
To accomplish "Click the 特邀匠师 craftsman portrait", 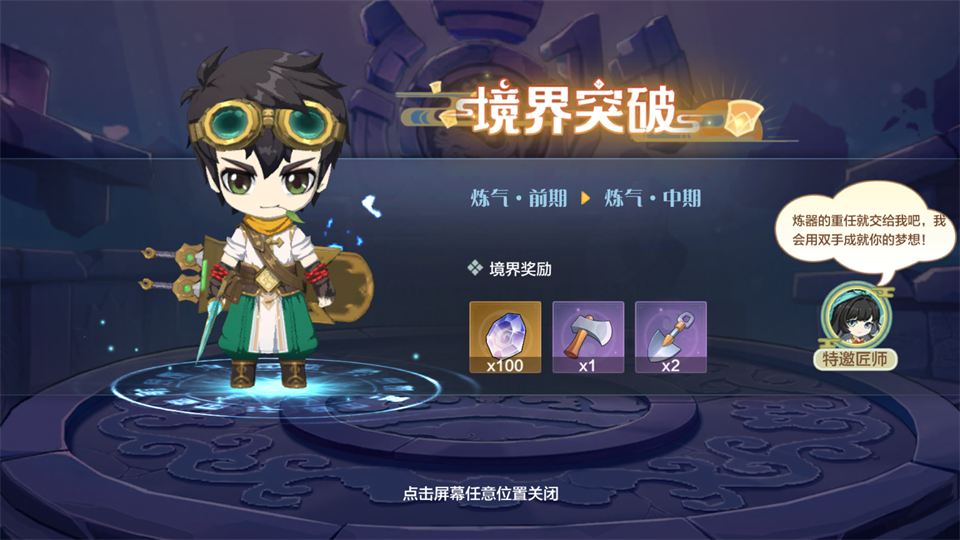I will coord(853,317).
